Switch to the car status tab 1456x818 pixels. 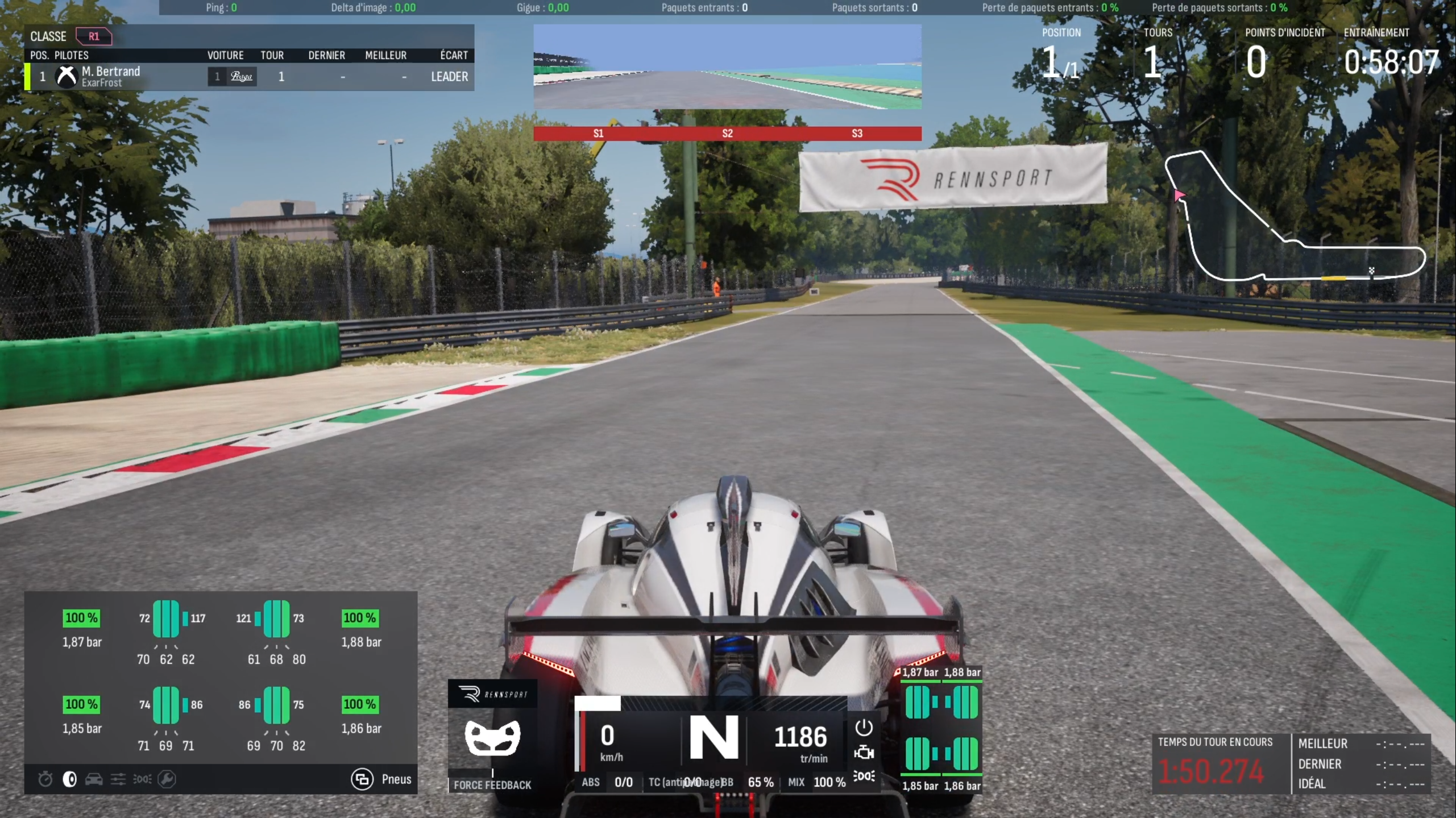click(94, 779)
